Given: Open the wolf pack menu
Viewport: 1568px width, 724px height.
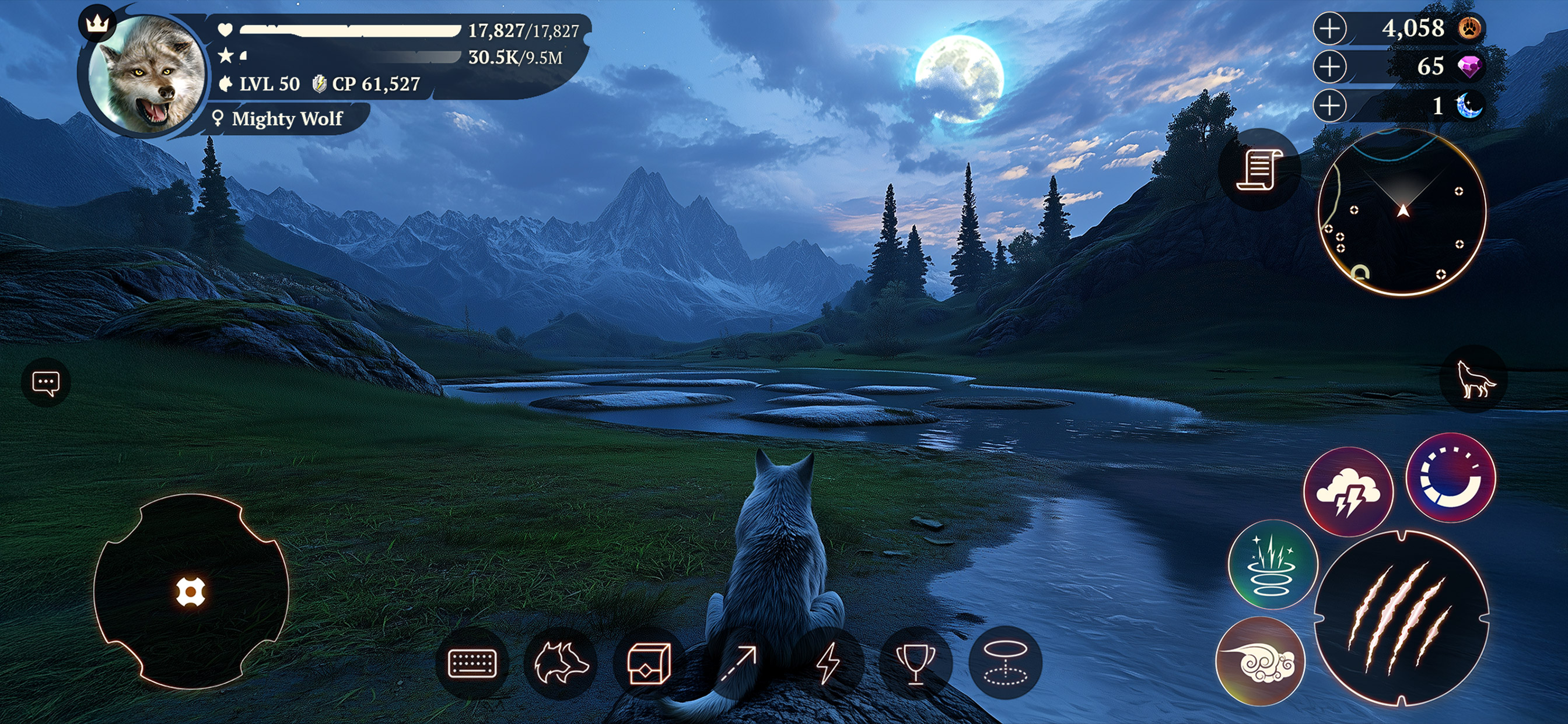Looking at the screenshot, I should (561, 663).
